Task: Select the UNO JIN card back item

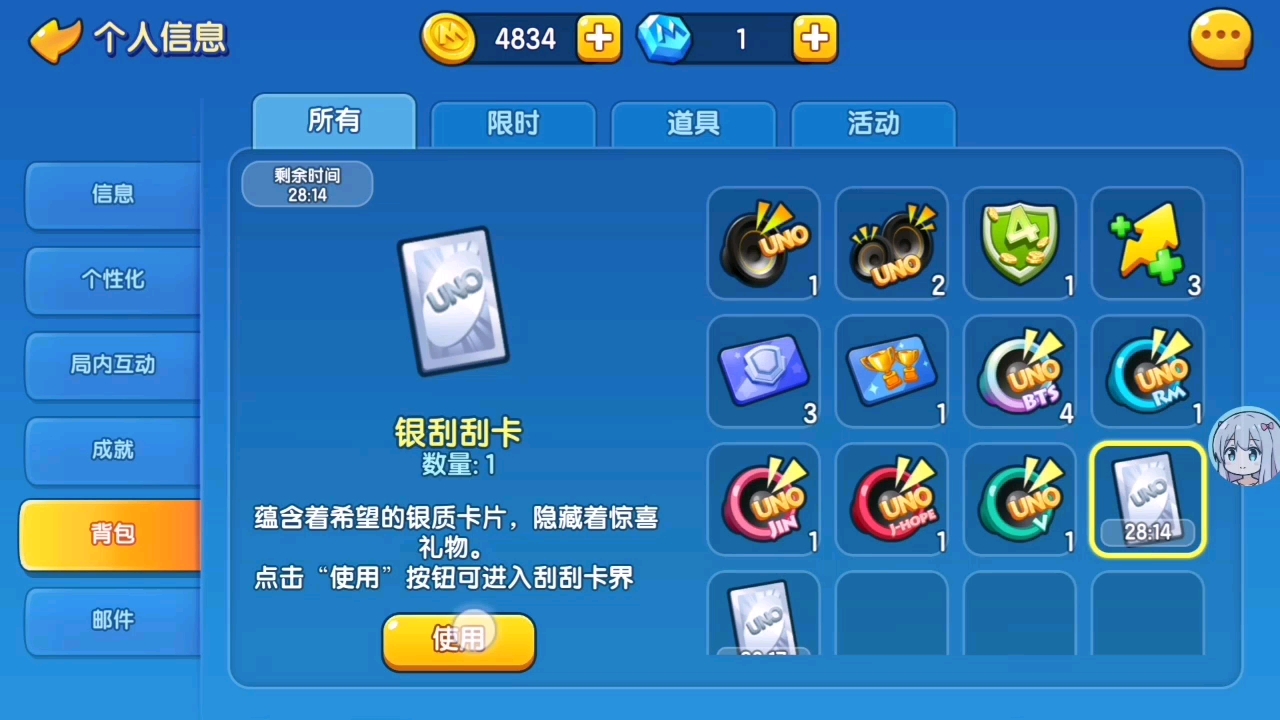Action: click(x=763, y=498)
